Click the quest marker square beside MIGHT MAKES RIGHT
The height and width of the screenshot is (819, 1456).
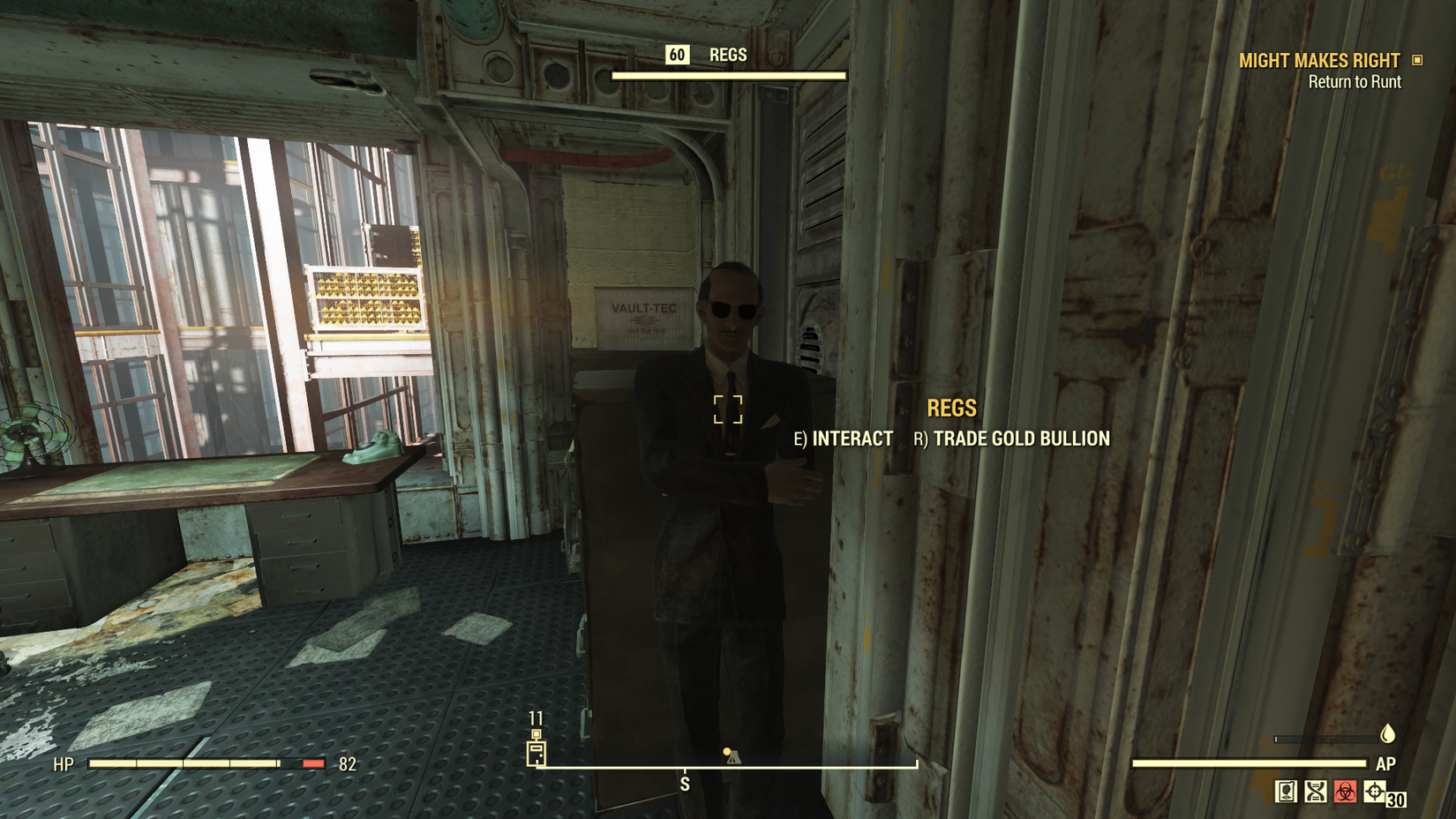[x=1419, y=60]
